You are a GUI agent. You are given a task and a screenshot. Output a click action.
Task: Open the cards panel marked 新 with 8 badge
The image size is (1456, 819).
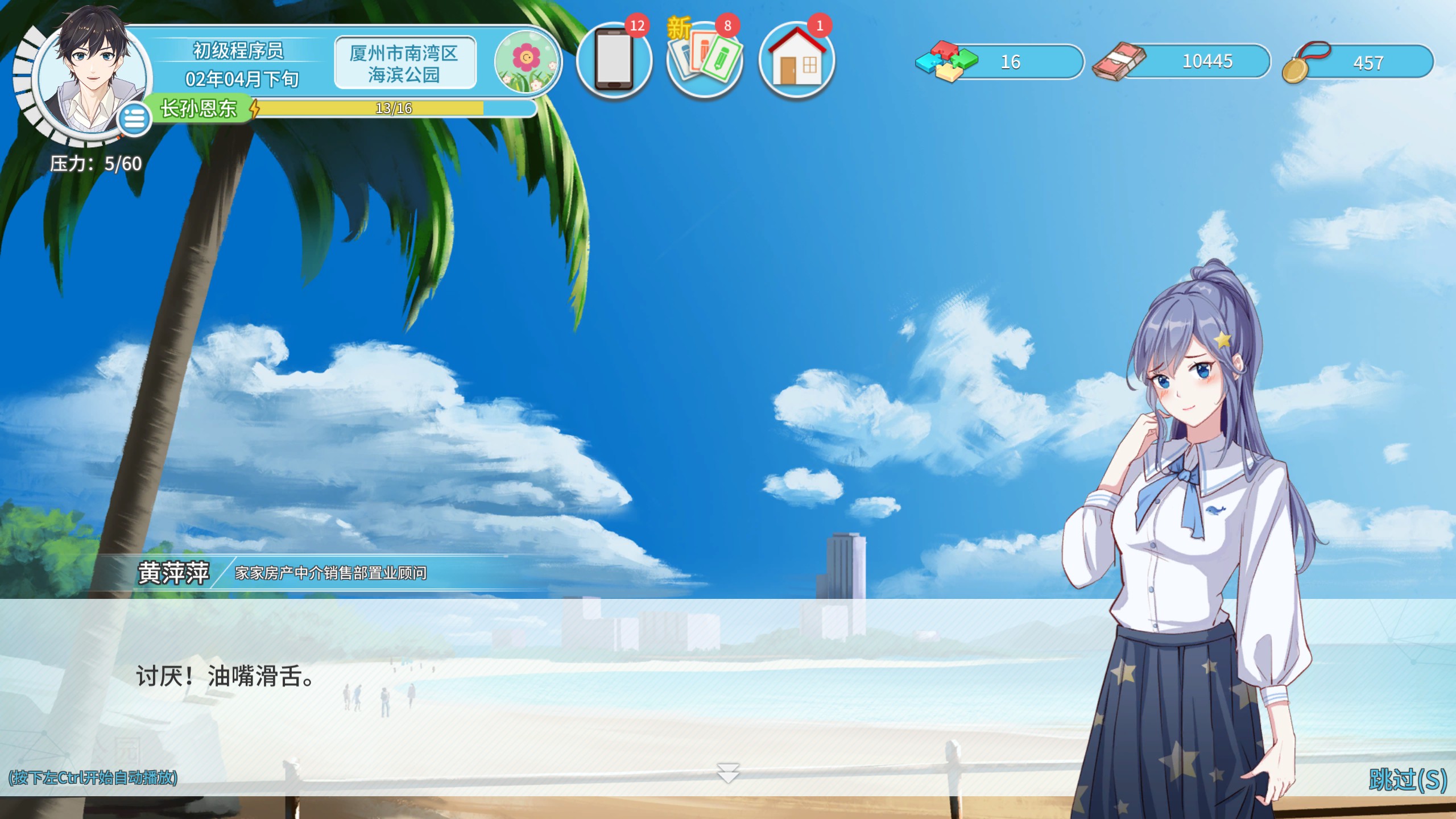point(705,61)
